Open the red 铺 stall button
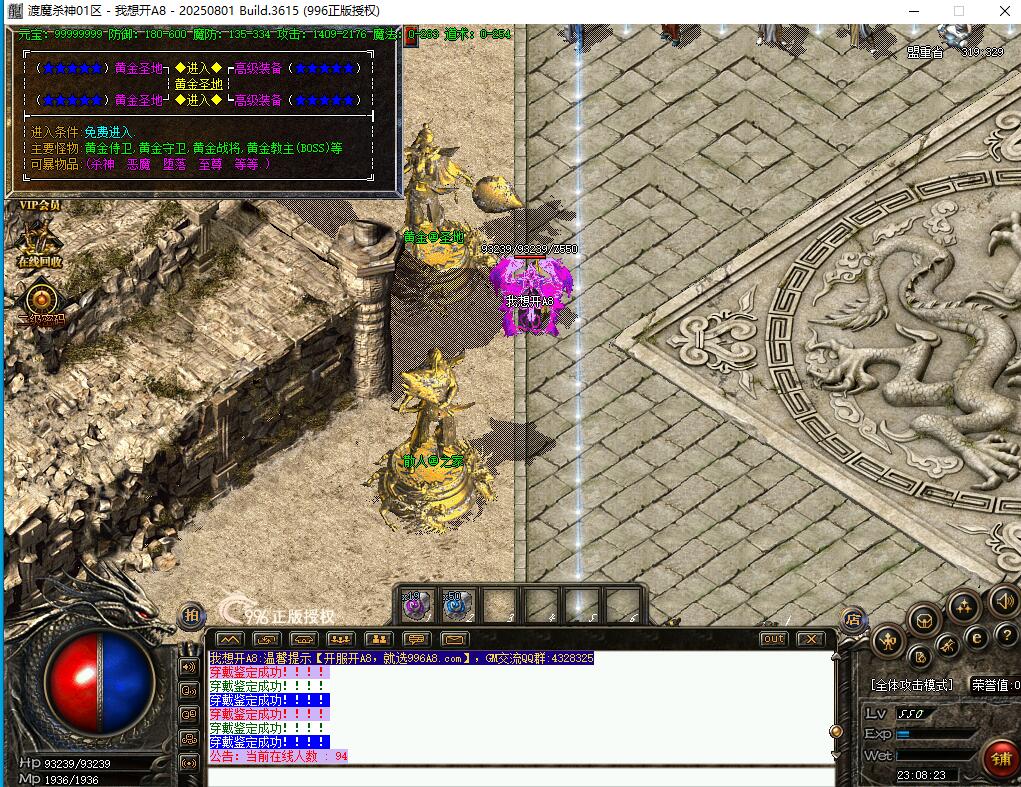Viewport: 1021px width, 787px height. click(x=998, y=759)
